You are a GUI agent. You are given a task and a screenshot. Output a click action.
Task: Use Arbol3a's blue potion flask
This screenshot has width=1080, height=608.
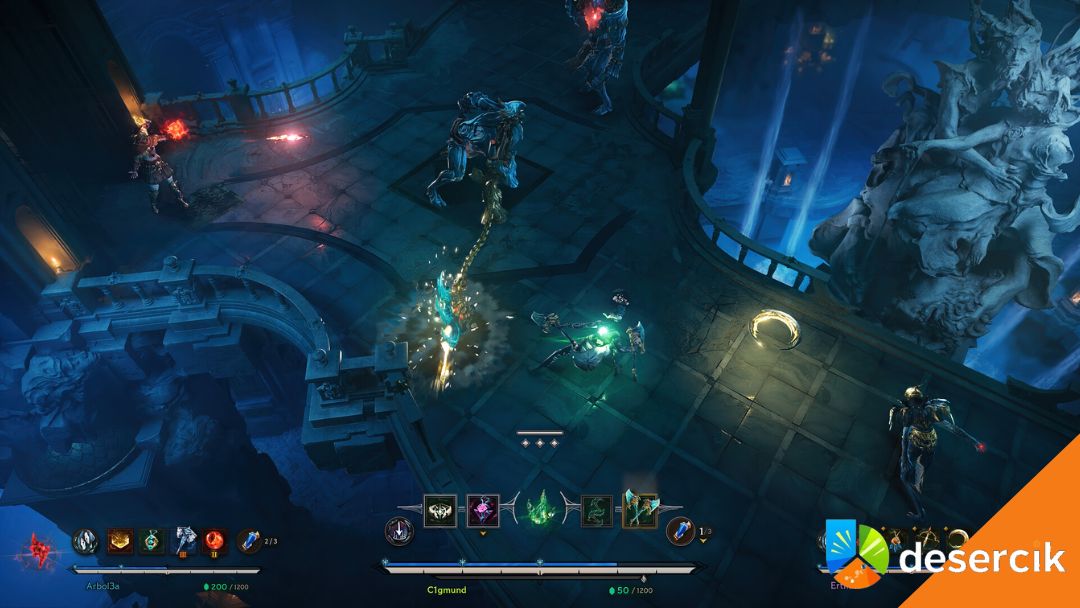(x=249, y=541)
